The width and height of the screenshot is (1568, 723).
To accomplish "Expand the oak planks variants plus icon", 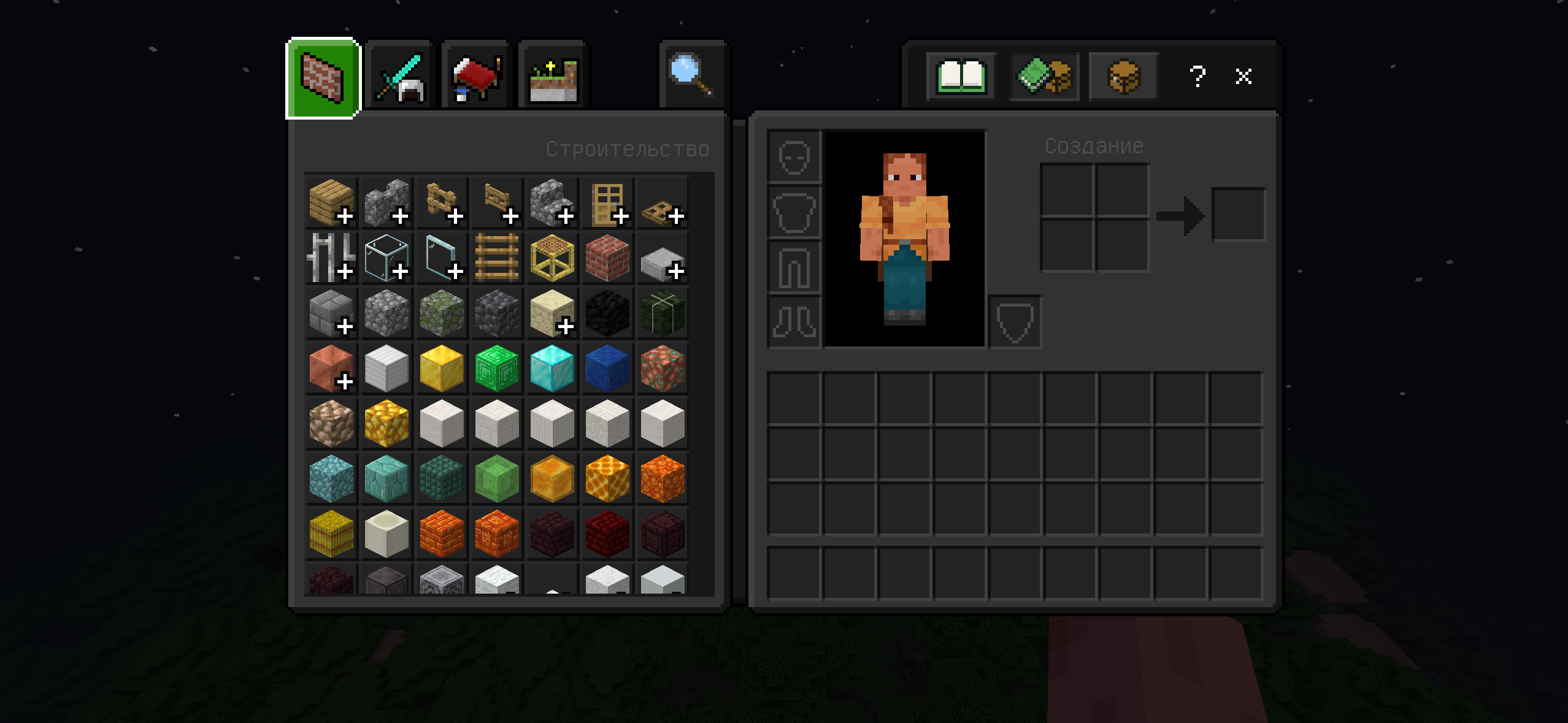I will tap(345, 216).
